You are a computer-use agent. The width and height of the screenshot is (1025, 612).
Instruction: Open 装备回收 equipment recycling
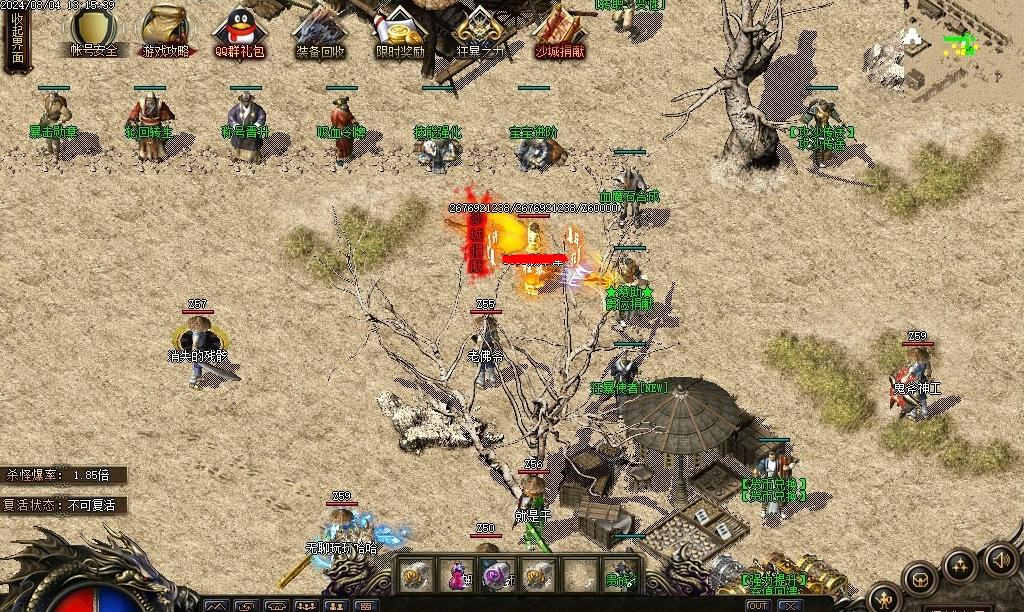(x=320, y=30)
